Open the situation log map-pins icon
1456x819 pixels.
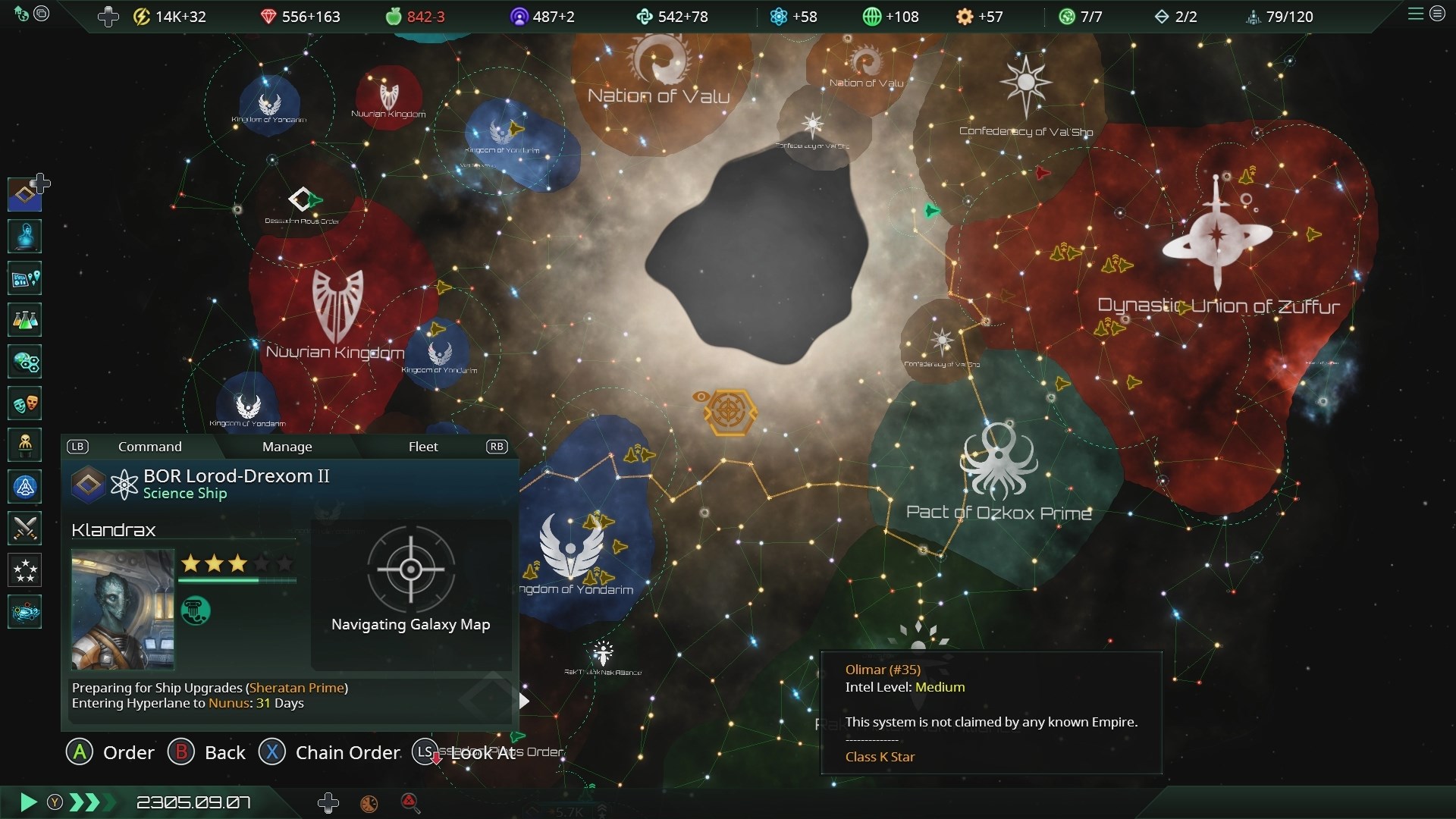tap(25, 279)
